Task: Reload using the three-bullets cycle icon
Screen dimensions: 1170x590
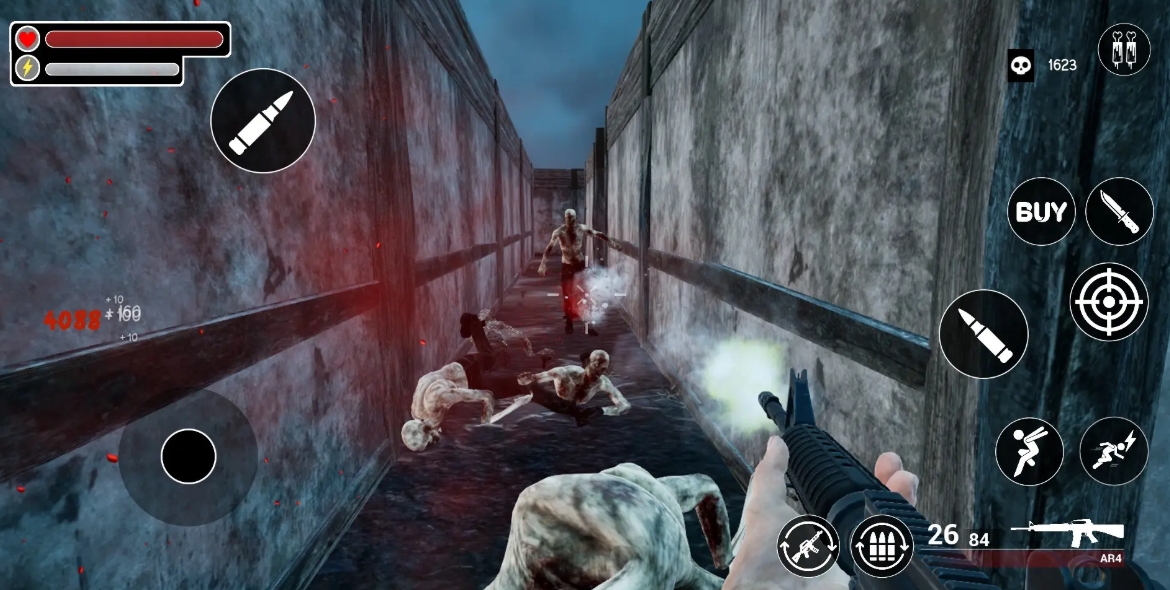Action: (882, 546)
